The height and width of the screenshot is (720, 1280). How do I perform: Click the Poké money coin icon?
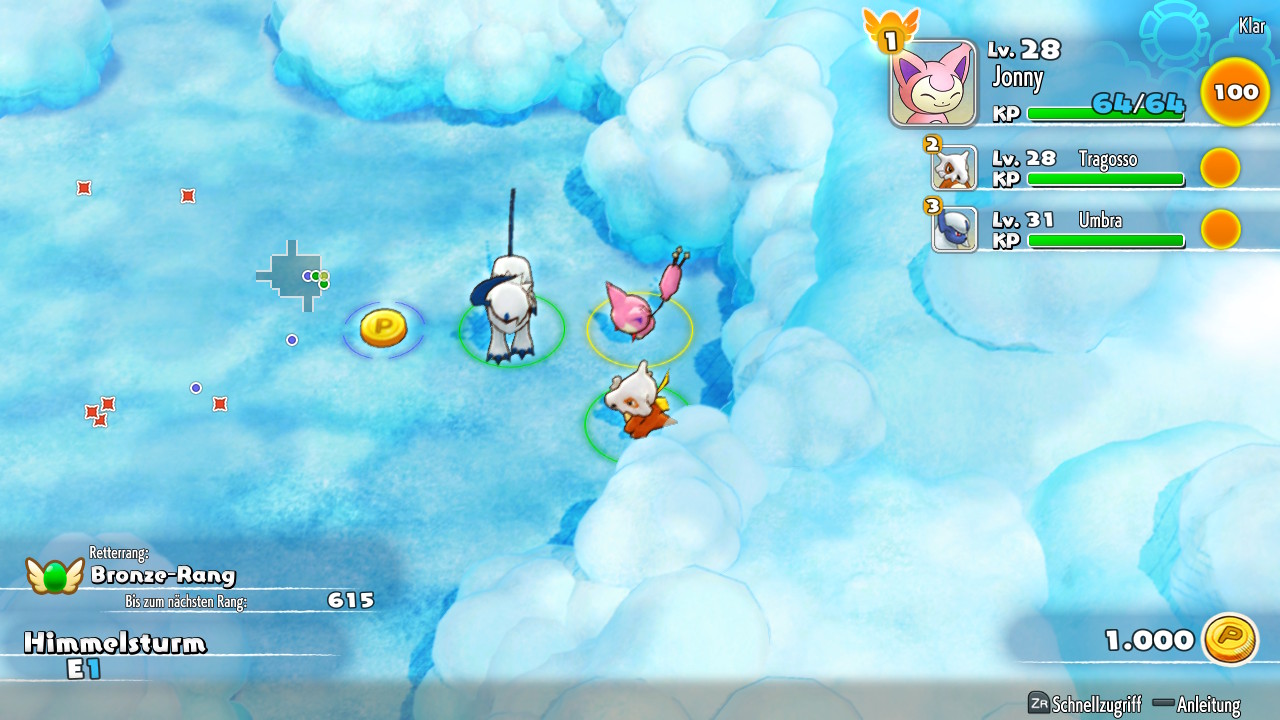point(1230,639)
